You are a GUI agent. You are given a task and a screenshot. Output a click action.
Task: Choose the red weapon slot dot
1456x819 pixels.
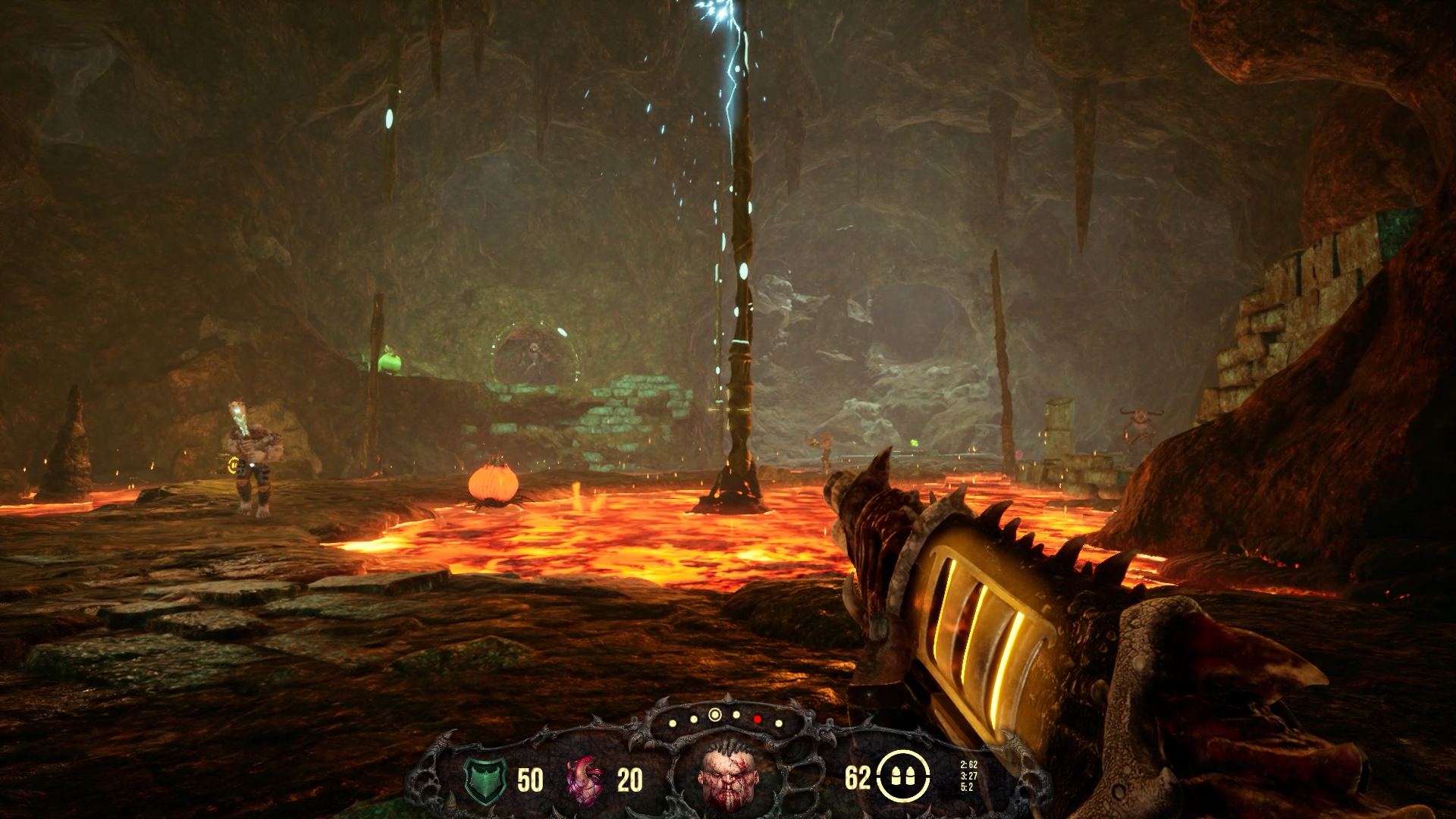click(757, 718)
